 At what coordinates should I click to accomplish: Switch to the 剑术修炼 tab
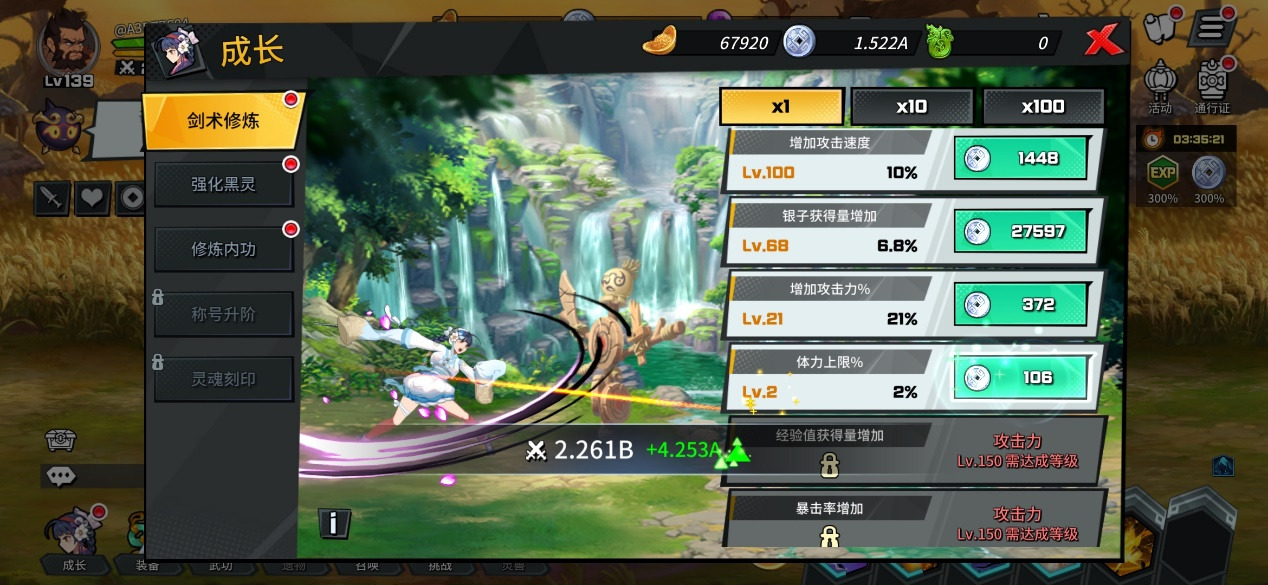pyautogui.click(x=223, y=121)
